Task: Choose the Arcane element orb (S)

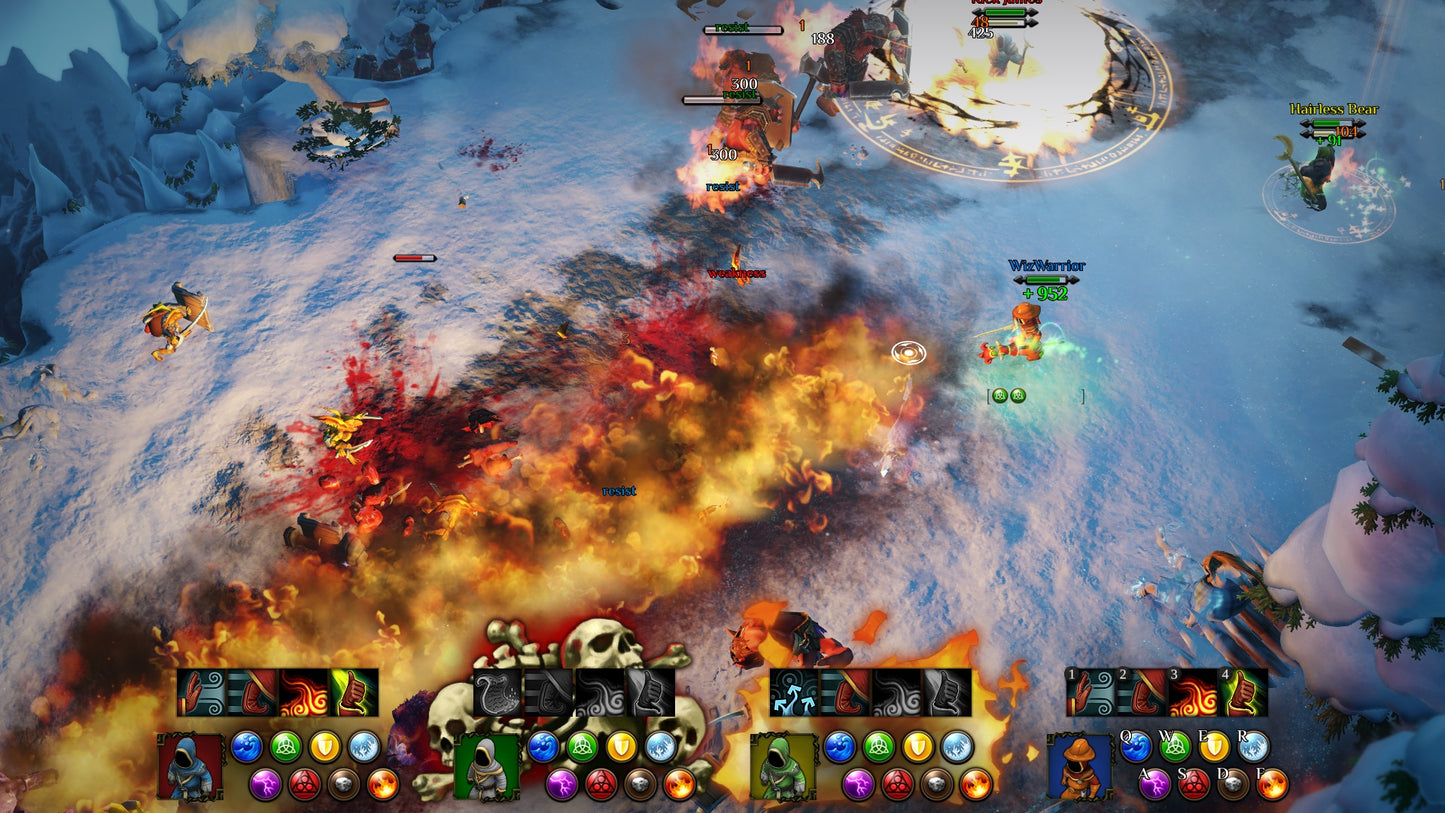Action: click(x=1192, y=783)
